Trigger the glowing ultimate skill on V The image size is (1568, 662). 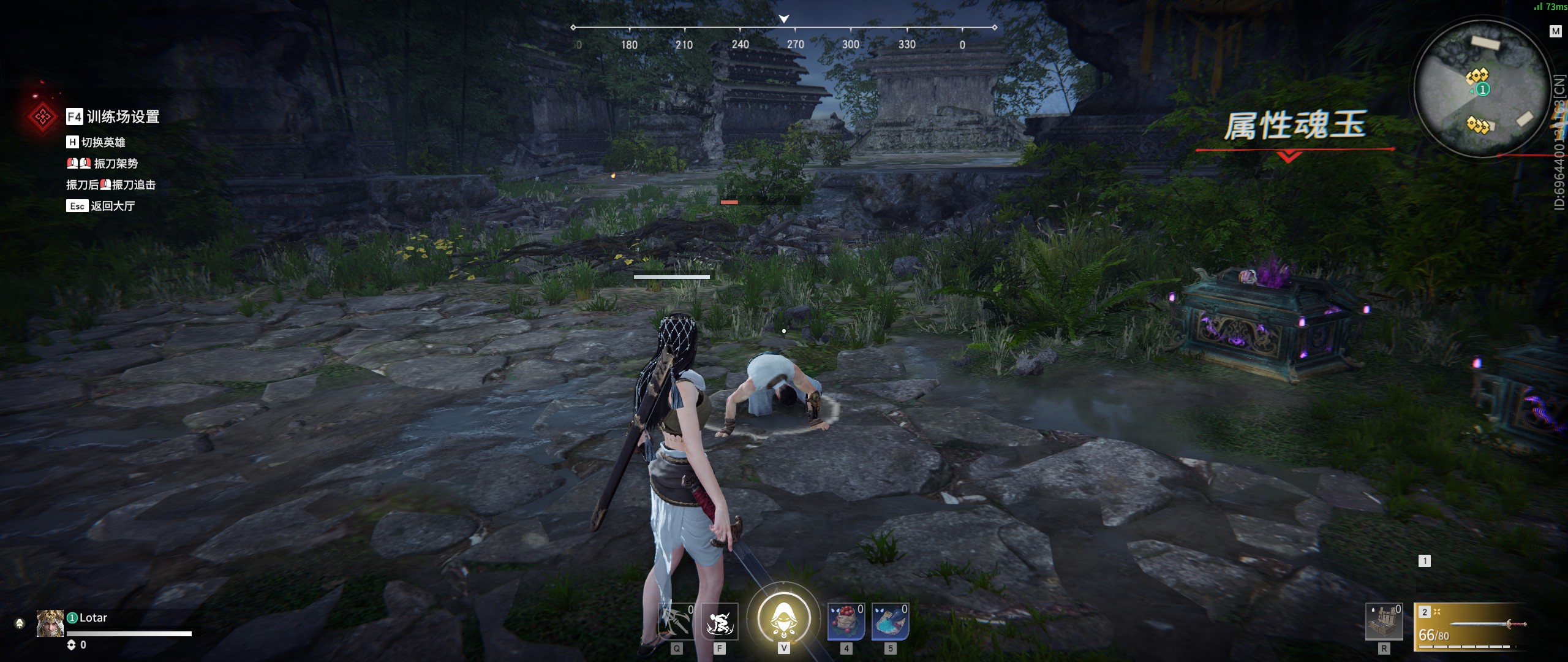pos(784,619)
